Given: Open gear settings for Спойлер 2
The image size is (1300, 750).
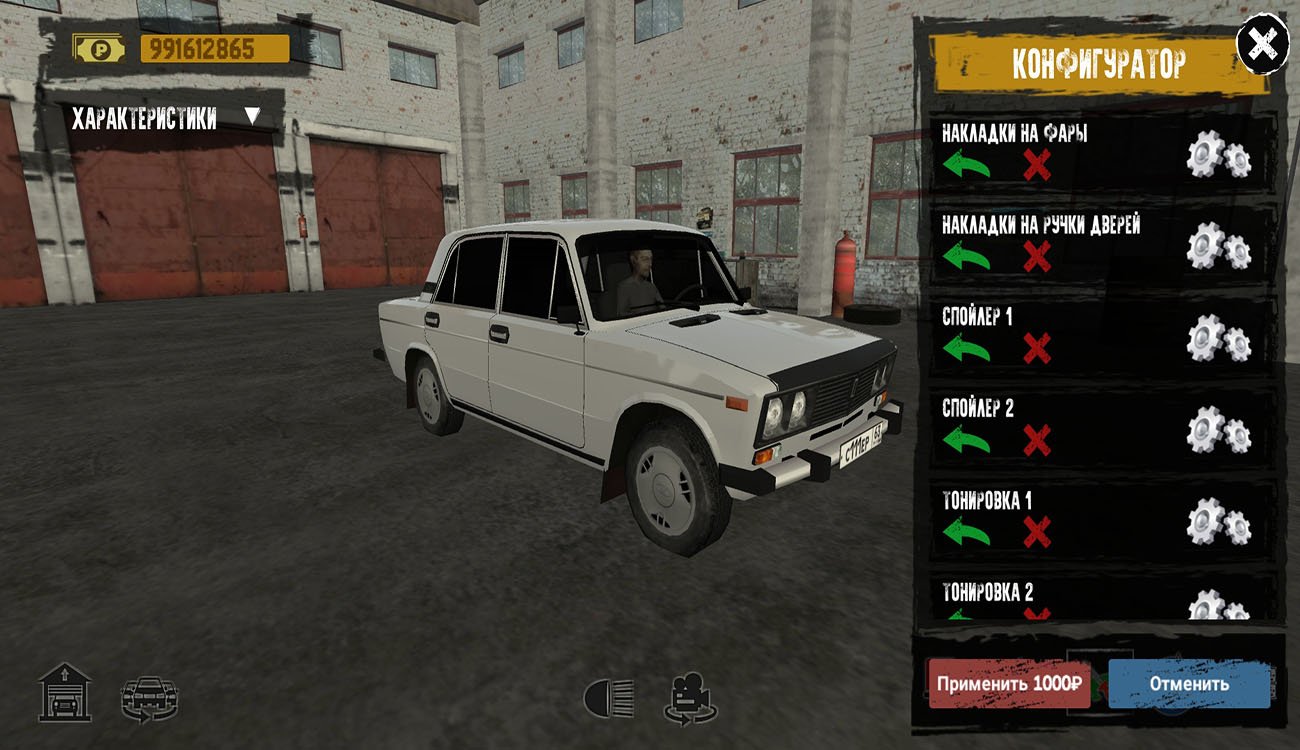Looking at the screenshot, I should click(1218, 430).
